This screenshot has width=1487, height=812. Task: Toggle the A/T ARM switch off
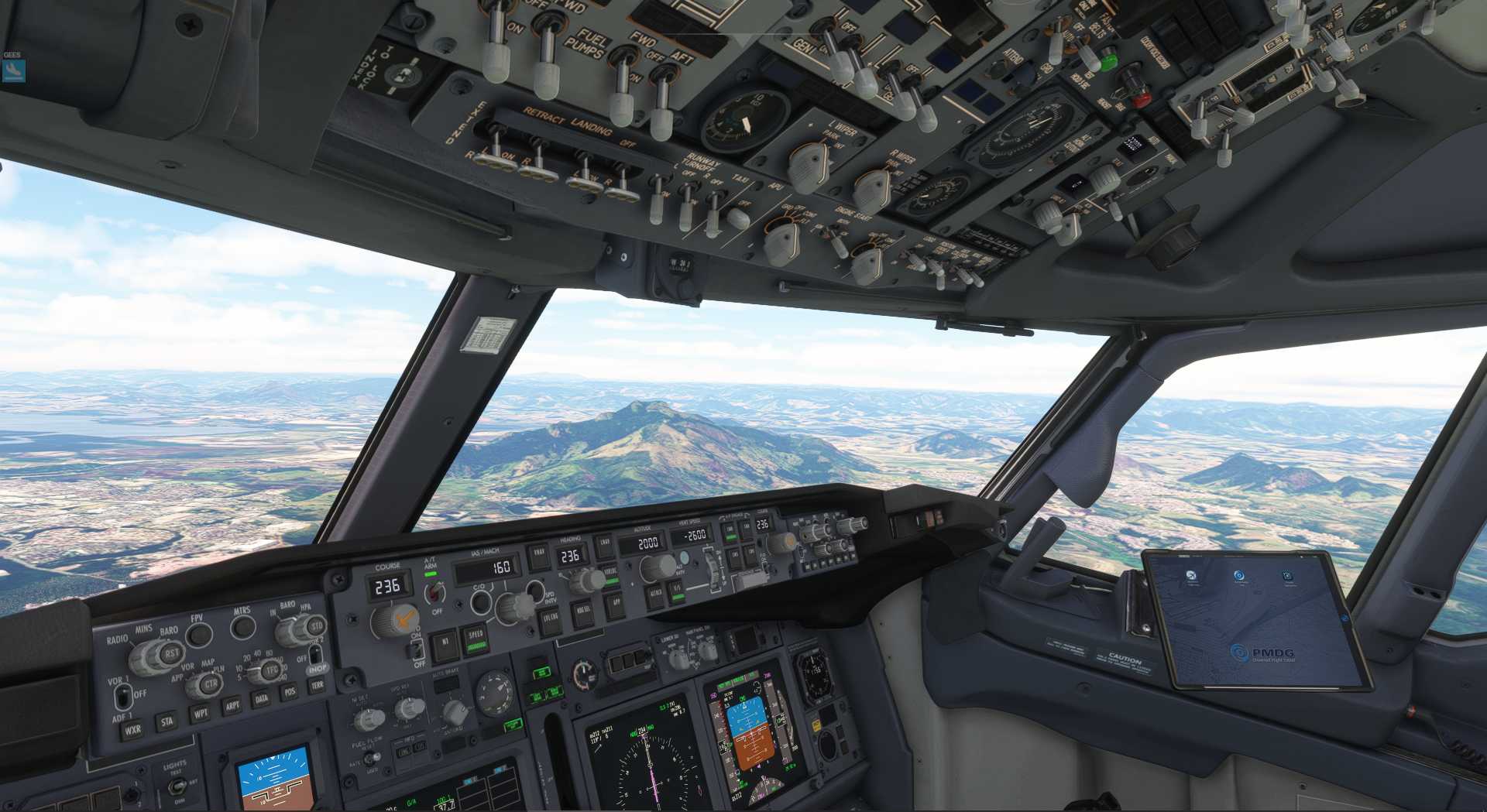pyautogui.click(x=434, y=593)
